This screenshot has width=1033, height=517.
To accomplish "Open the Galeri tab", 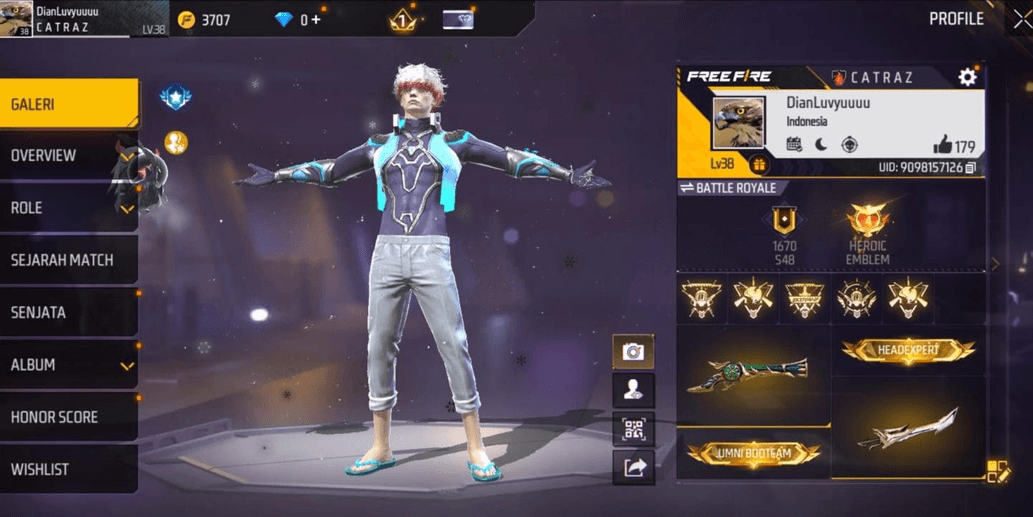I will (68, 104).
